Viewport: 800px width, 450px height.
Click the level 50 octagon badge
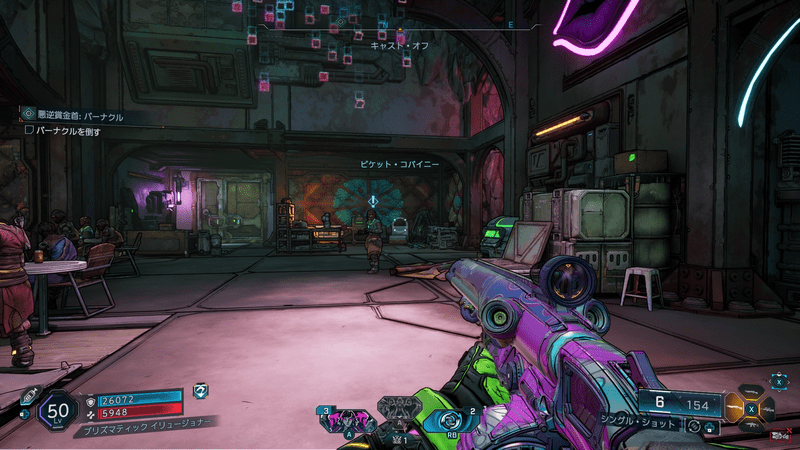coord(59,409)
